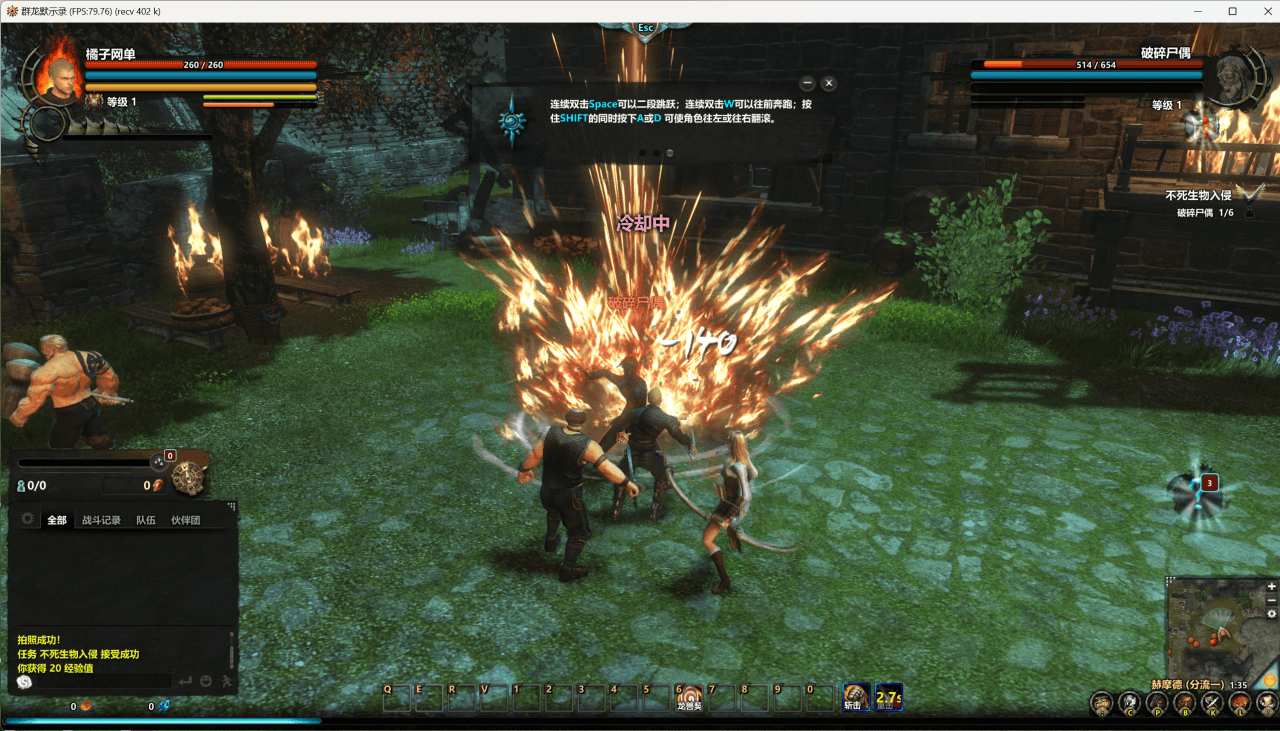Click the cooldown skill showing 2.7s
This screenshot has width=1280, height=731.
click(890, 697)
